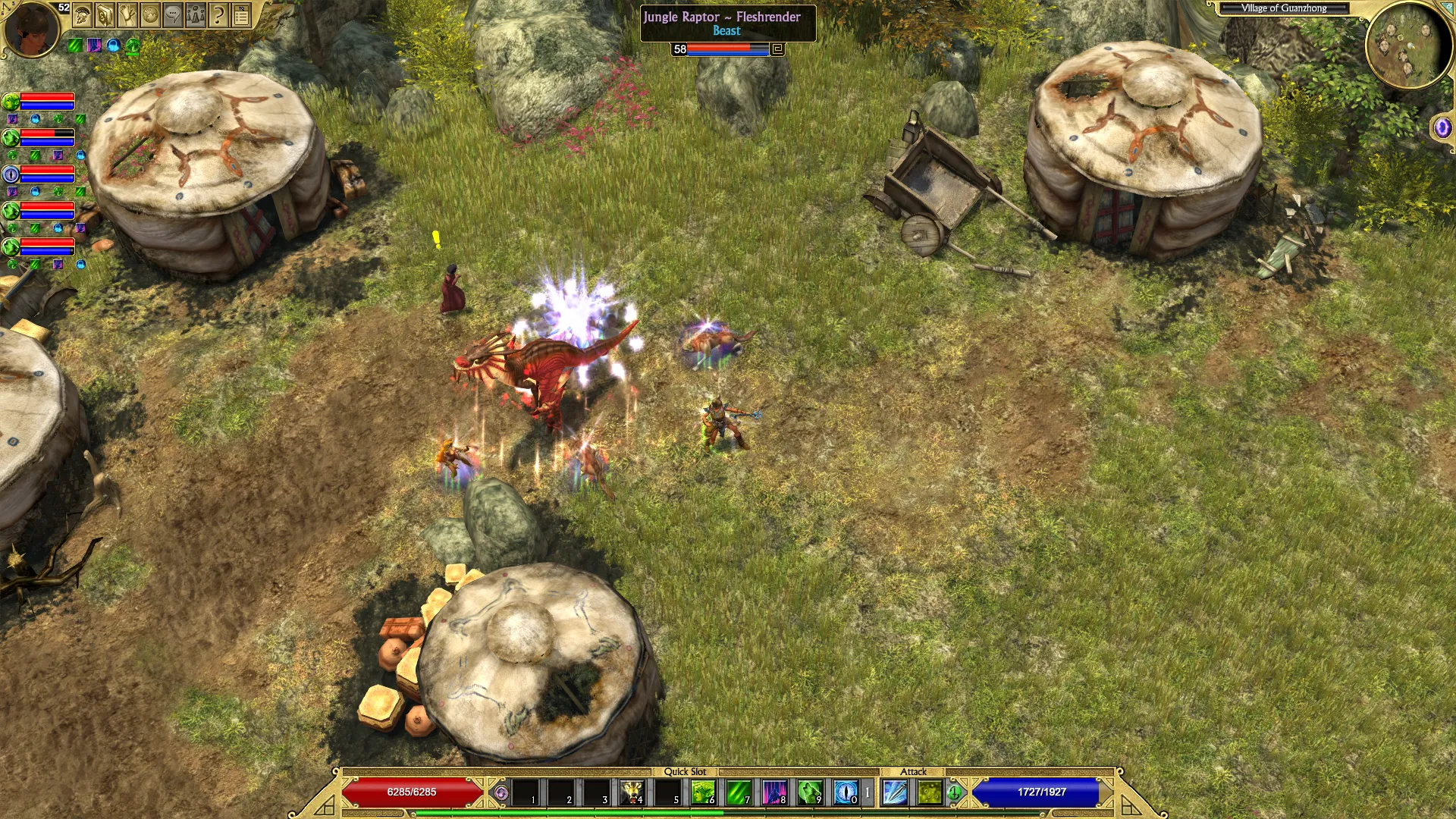The height and width of the screenshot is (819, 1456).
Task: Open the chat speech bubble button
Action: pyautogui.click(x=174, y=14)
